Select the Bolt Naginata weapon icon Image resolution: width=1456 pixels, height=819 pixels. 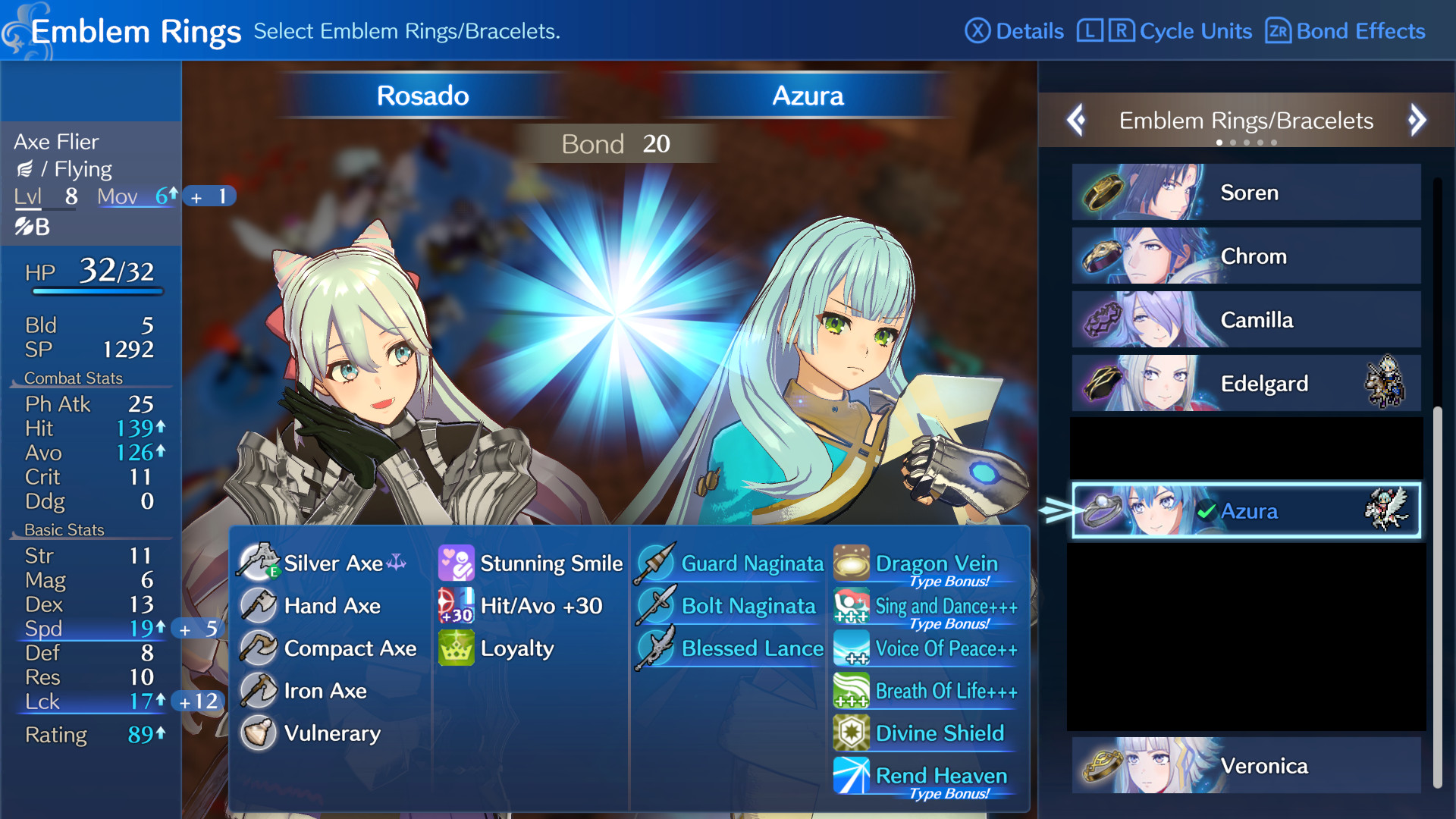coord(657,606)
